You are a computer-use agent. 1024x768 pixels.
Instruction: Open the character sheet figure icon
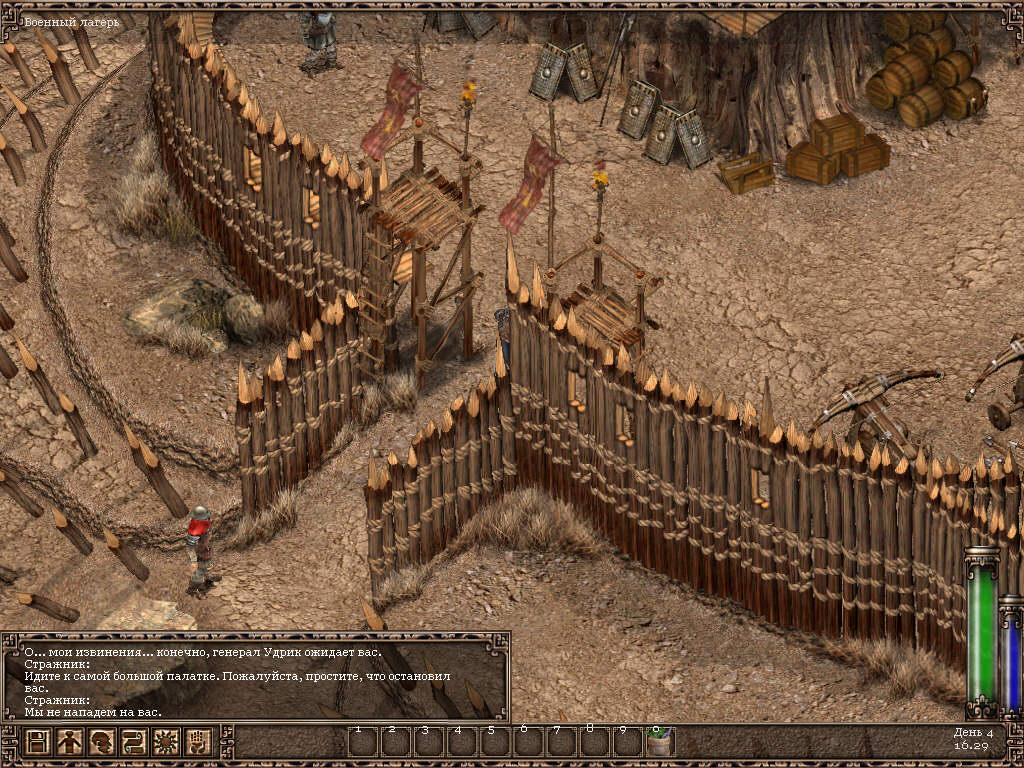pos(70,742)
